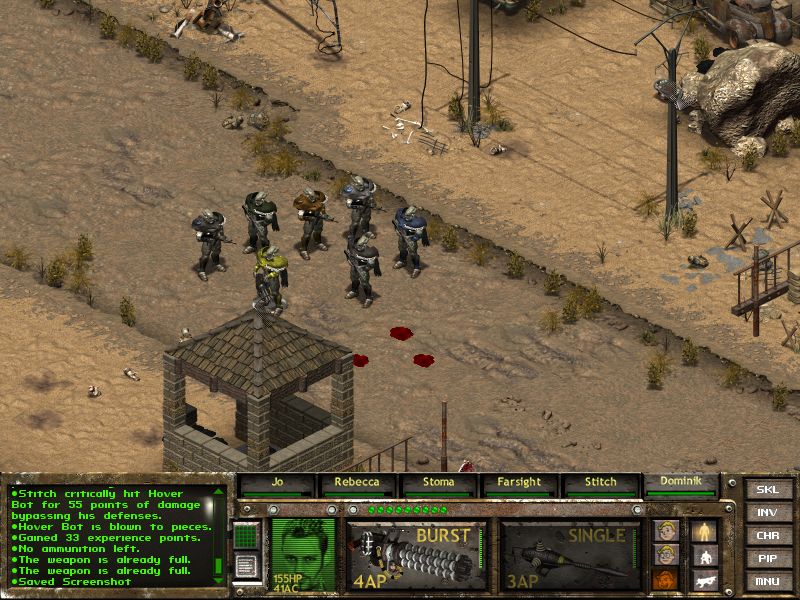Viewport: 800px width, 600px height.
Task: Choose squad member Farsight
Action: pos(520,484)
